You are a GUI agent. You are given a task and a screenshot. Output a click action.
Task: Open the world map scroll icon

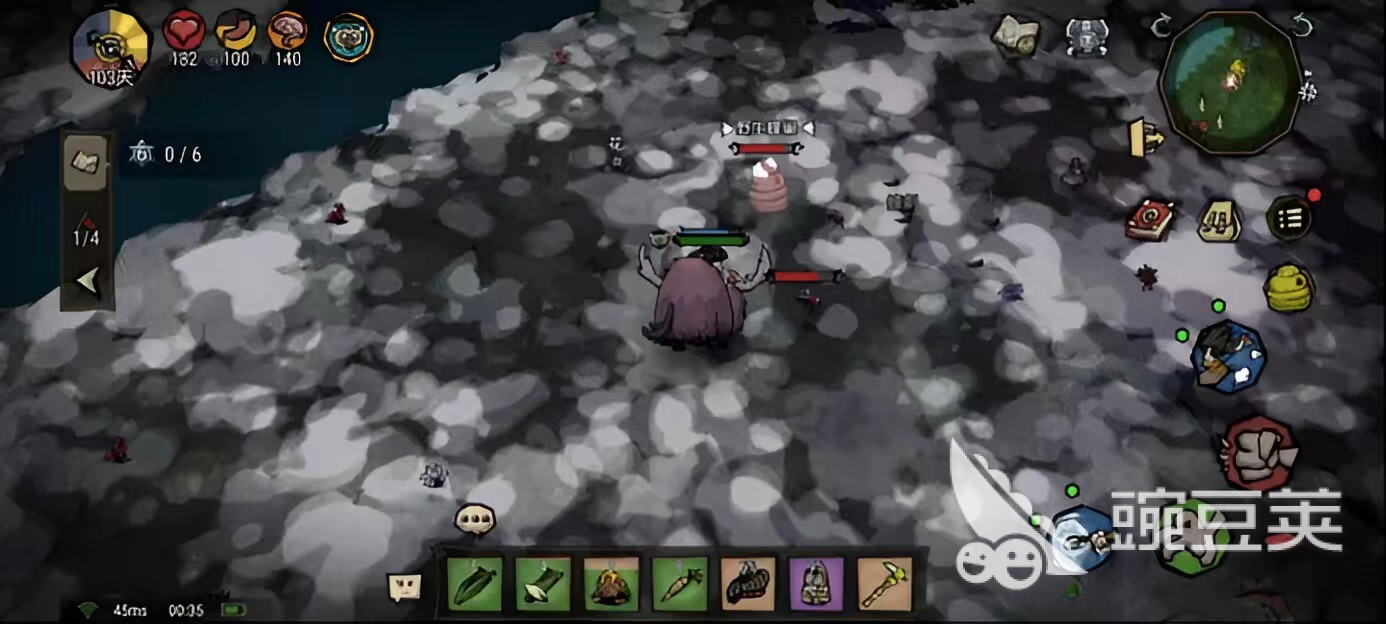(1014, 34)
